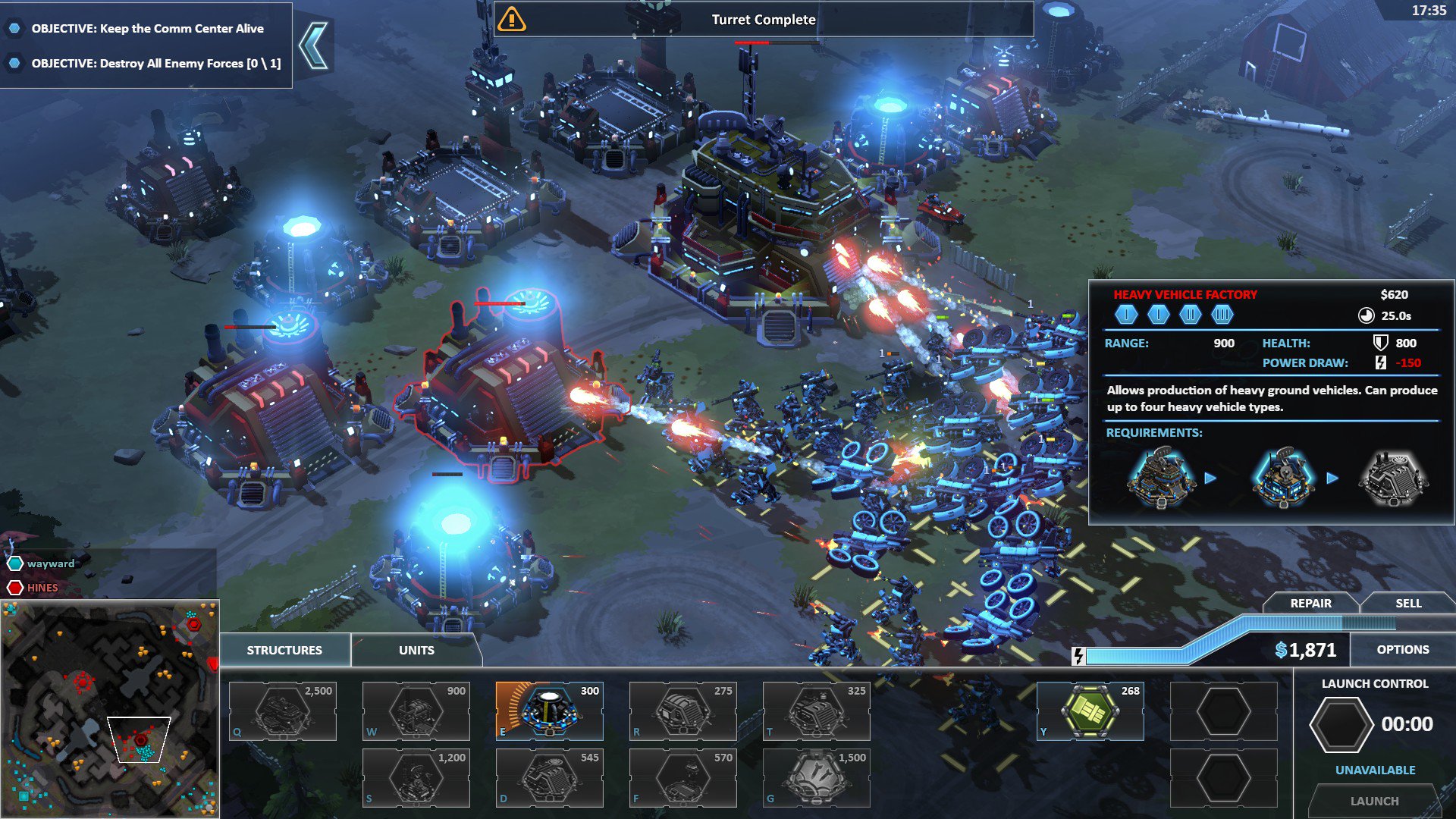The image size is (1456, 819).
Task: Toggle Sell mode
Action: tap(1409, 603)
